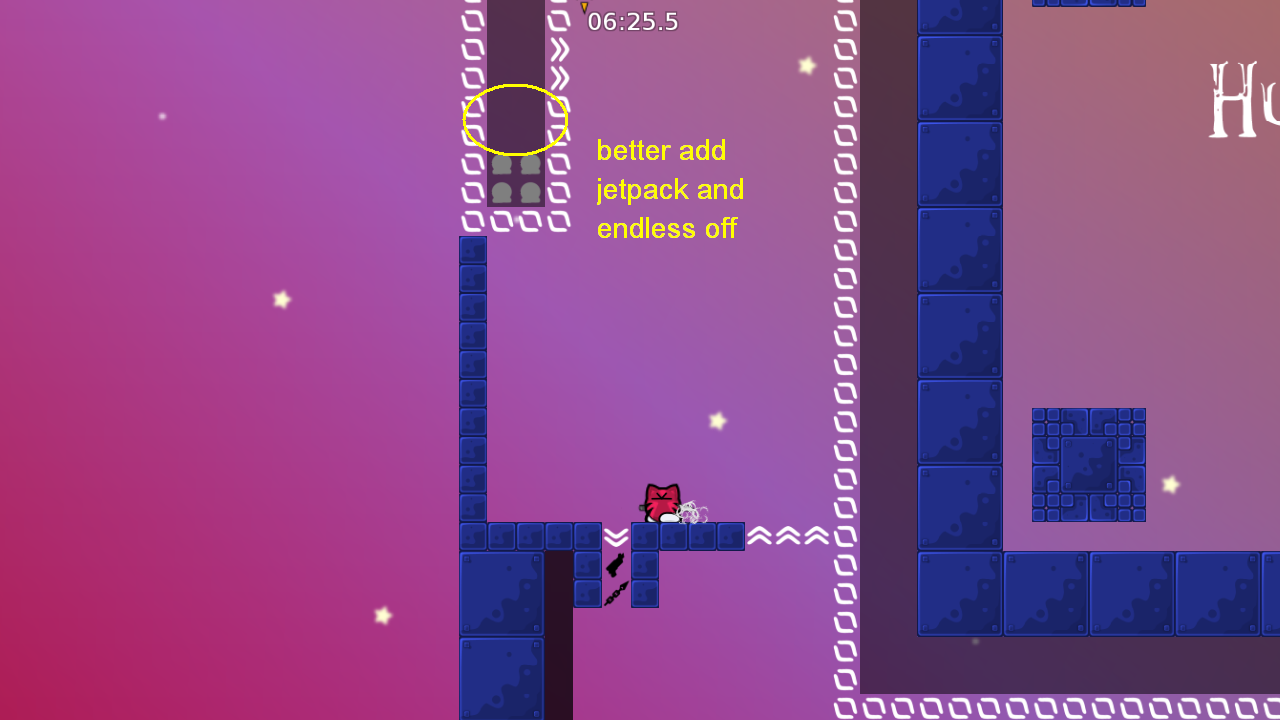The height and width of the screenshot is (720, 1280).
Task: Click the patterned blue block cluster on the right
Action: coord(1089,464)
